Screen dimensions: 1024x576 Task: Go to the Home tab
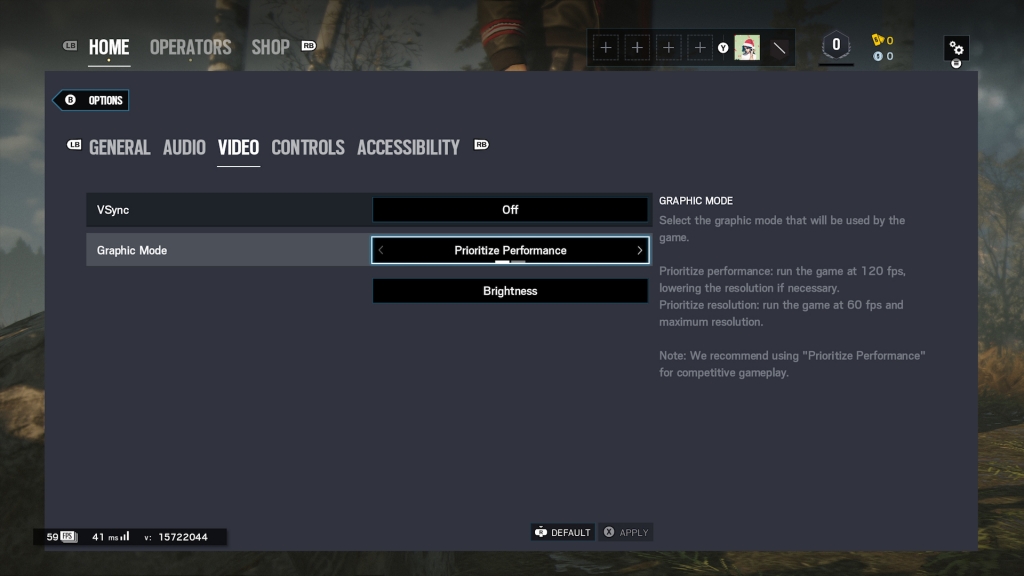tap(108, 47)
